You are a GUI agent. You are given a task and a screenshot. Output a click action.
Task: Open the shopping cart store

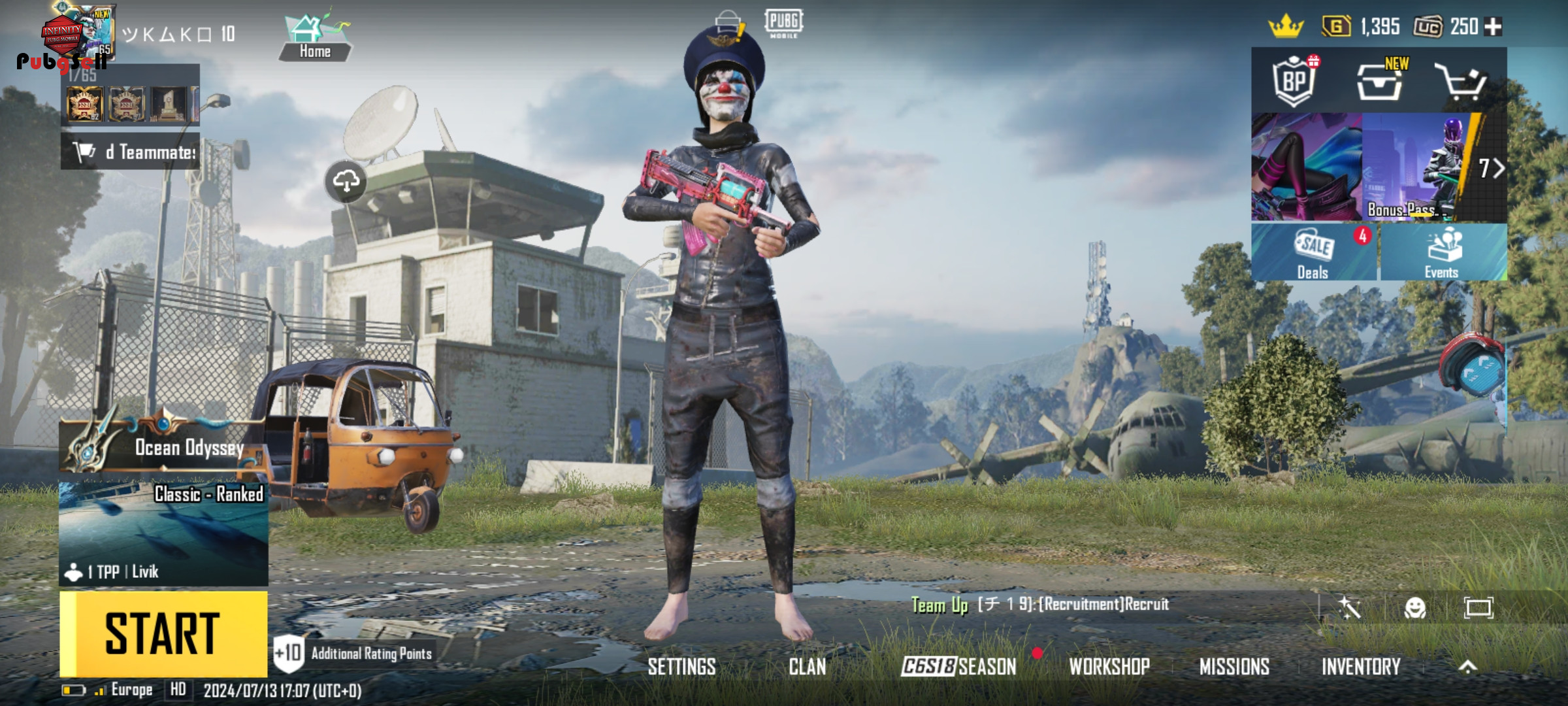tap(1461, 82)
